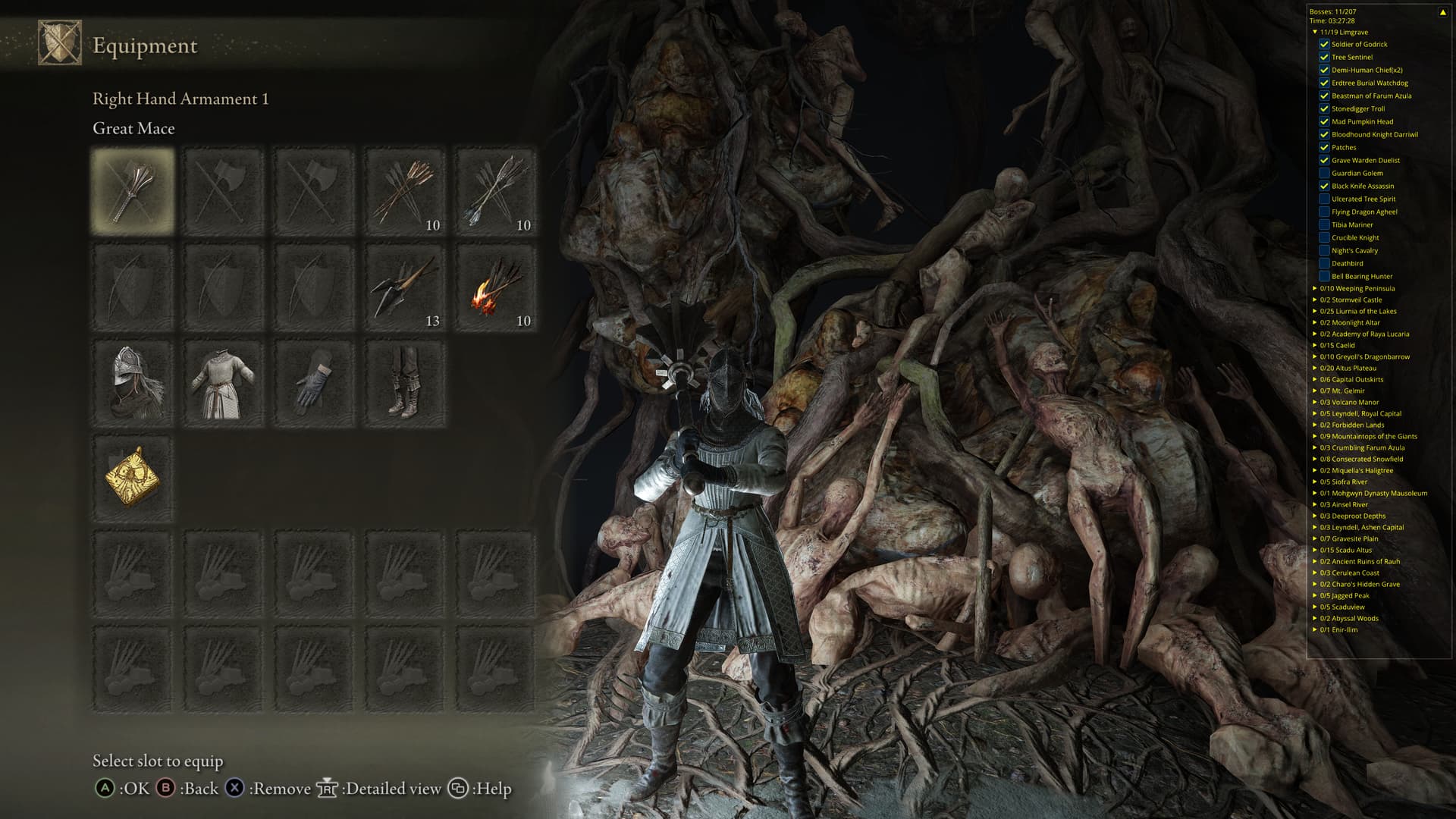
Task: Select the Great Mace weapon slot
Action: pos(133,190)
